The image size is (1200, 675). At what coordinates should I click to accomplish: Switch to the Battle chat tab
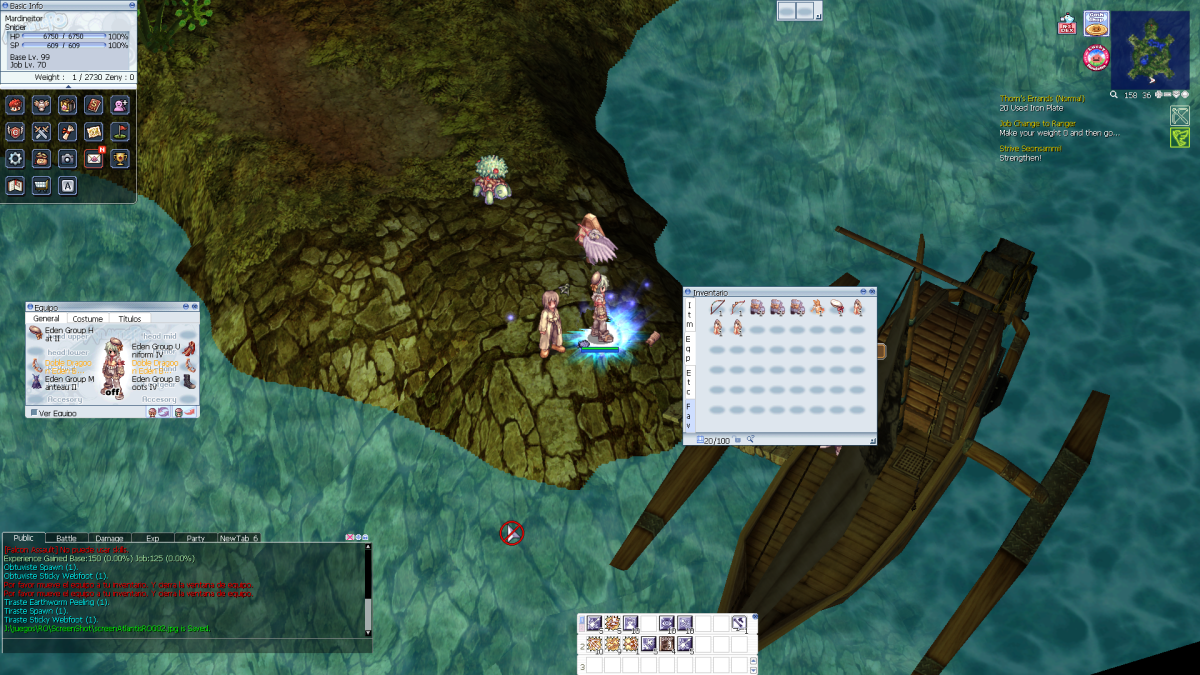pyautogui.click(x=66, y=538)
